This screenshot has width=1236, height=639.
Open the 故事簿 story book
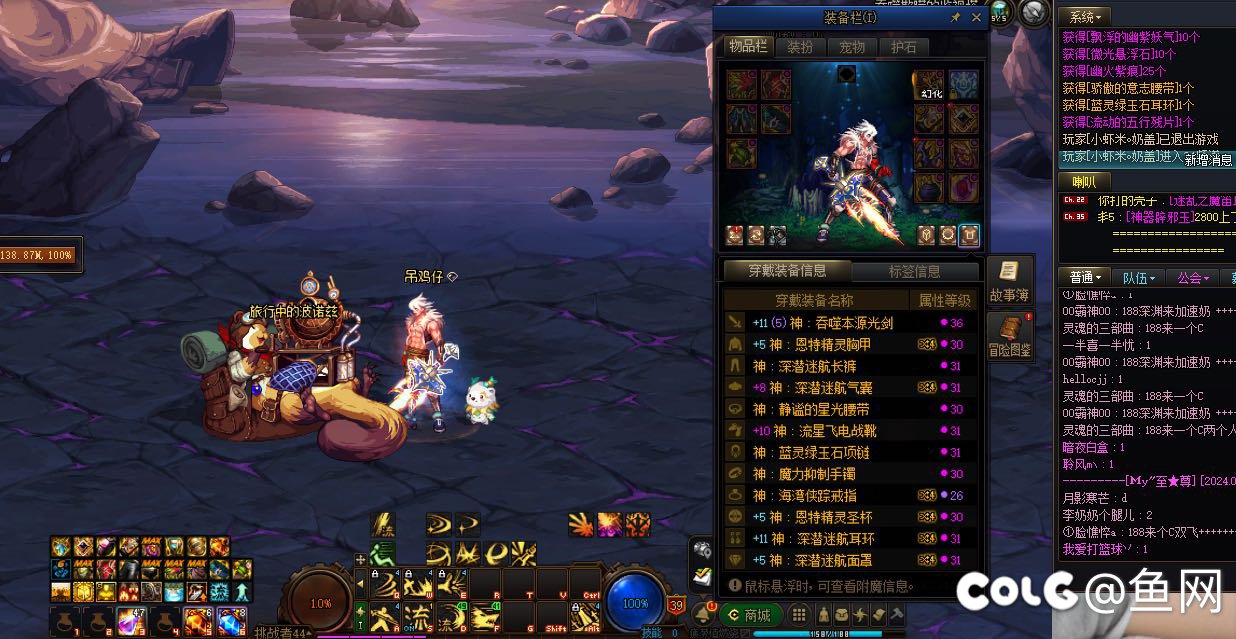(1009, 281)
